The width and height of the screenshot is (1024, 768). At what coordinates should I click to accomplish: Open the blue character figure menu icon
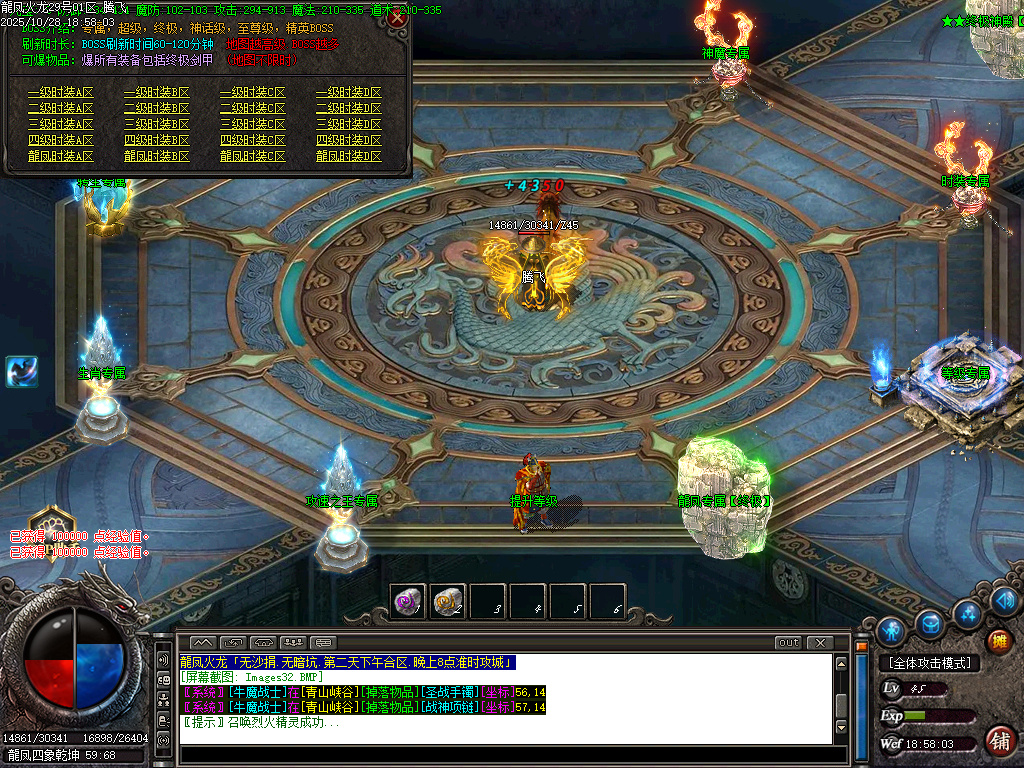[x=890, y=631]
